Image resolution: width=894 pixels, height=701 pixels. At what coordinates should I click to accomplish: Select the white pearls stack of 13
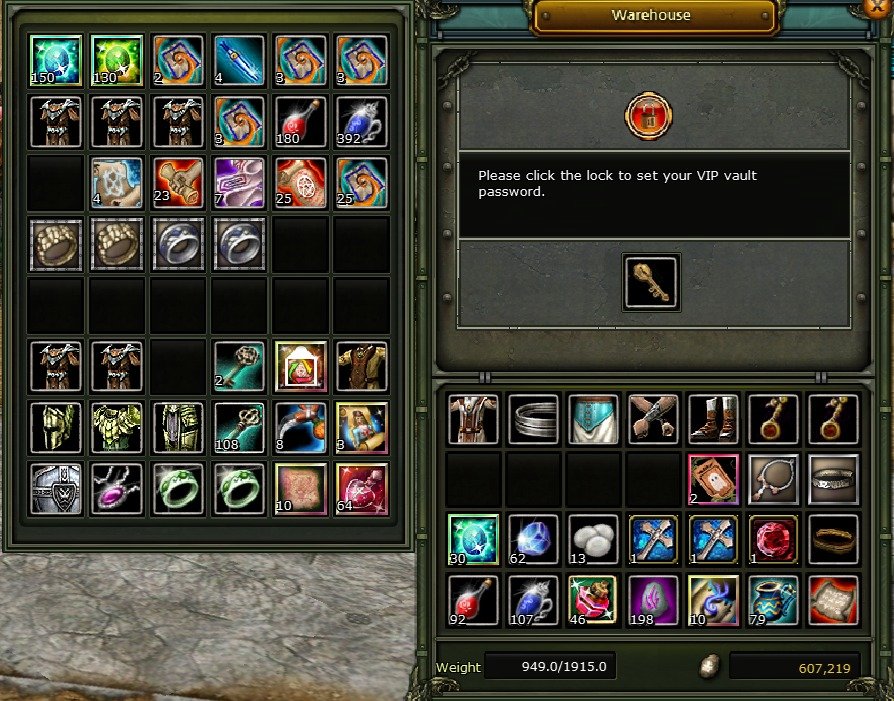tap(593, 539)
